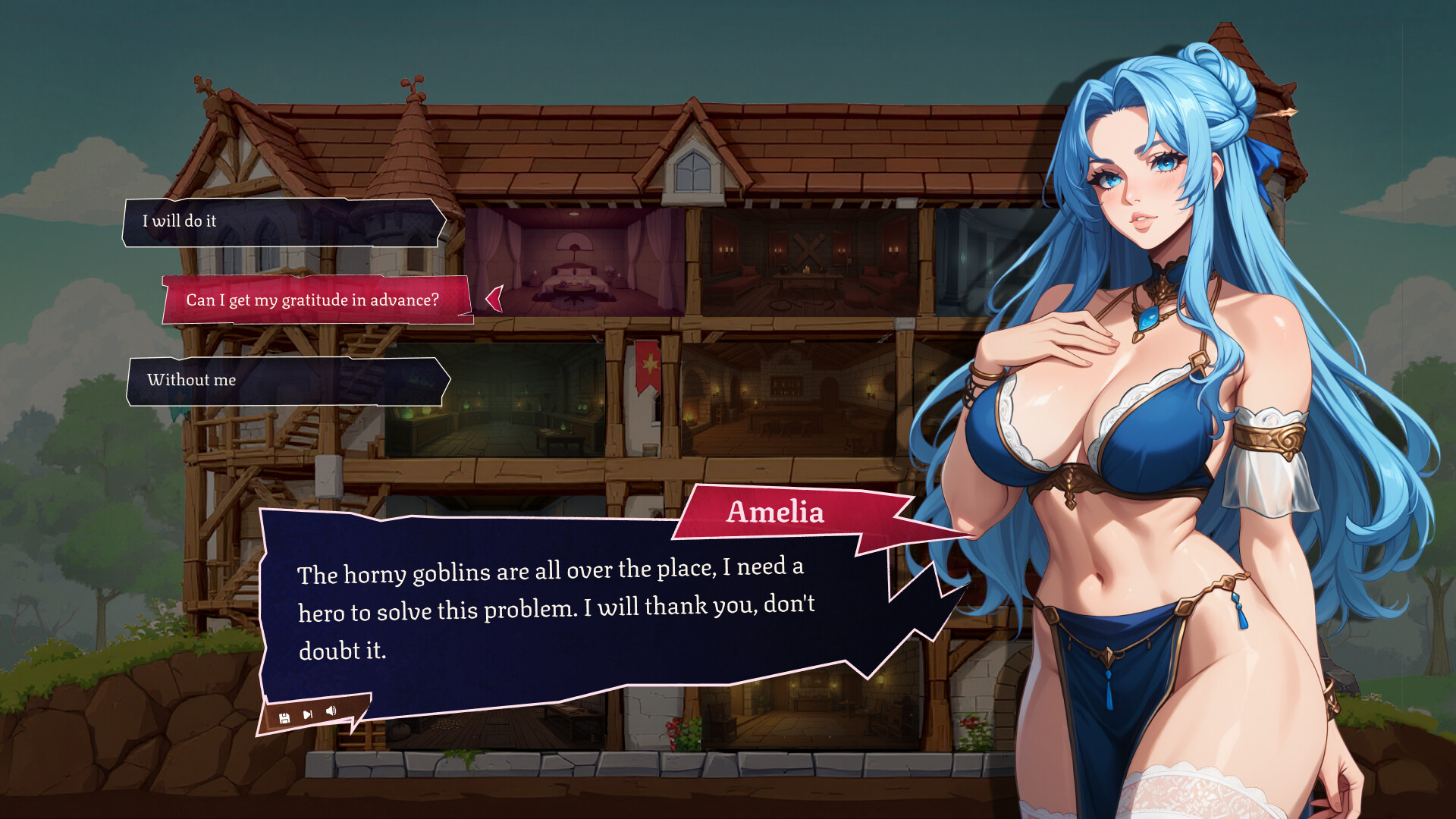Toggle sound with the speaker icon
Screen dimensions: 1456x819
click(x=331, y=711)
